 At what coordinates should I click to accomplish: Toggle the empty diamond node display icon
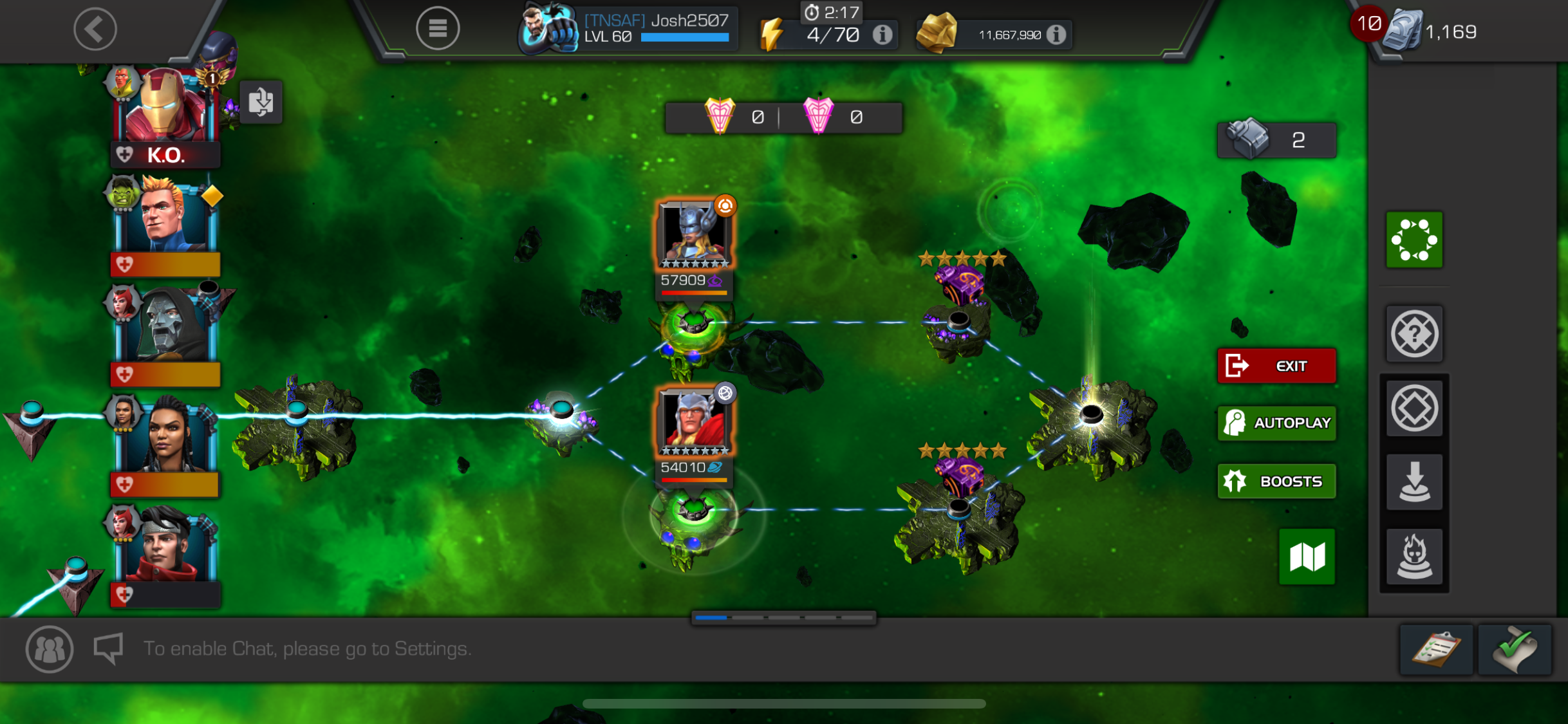1414,408
